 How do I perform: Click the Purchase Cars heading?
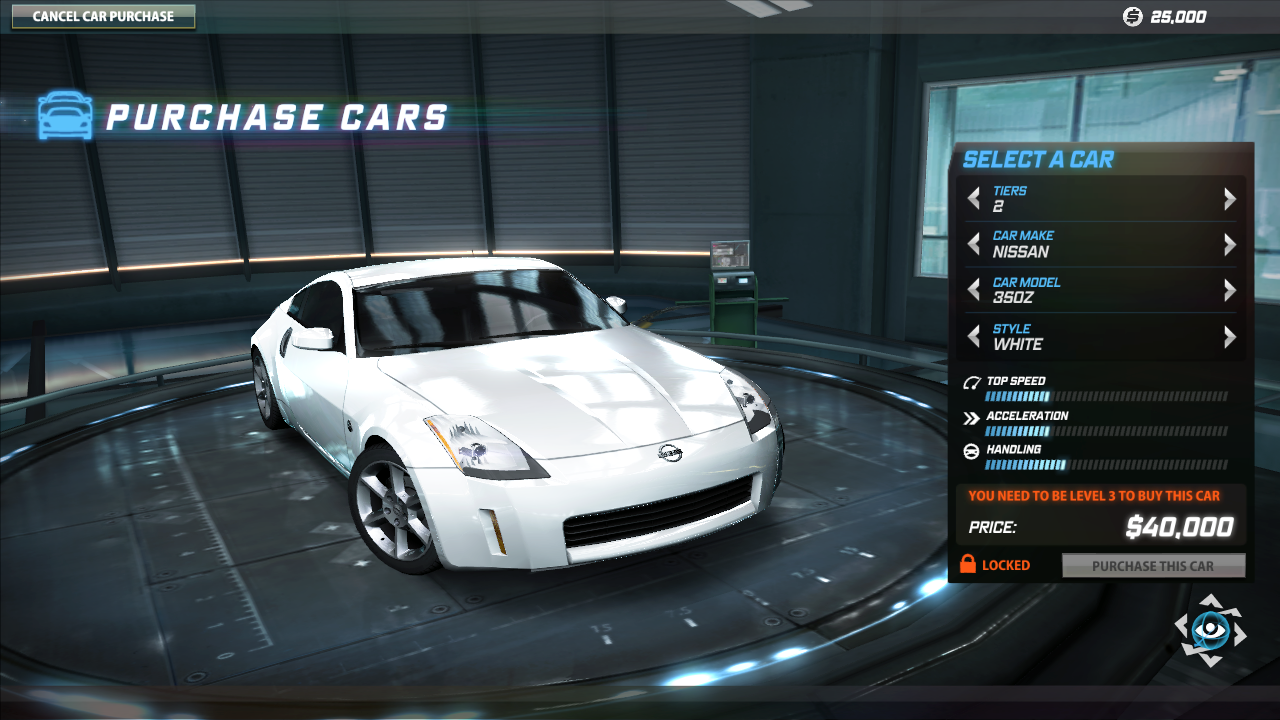[x=280, y=118]
